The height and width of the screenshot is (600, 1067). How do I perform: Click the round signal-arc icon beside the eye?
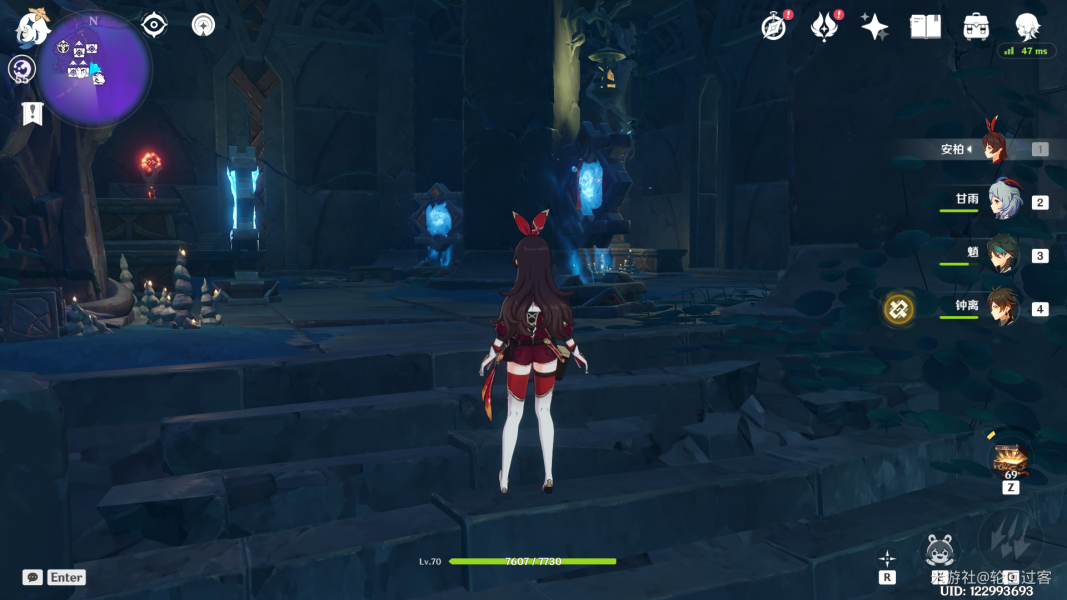(204, 25)
